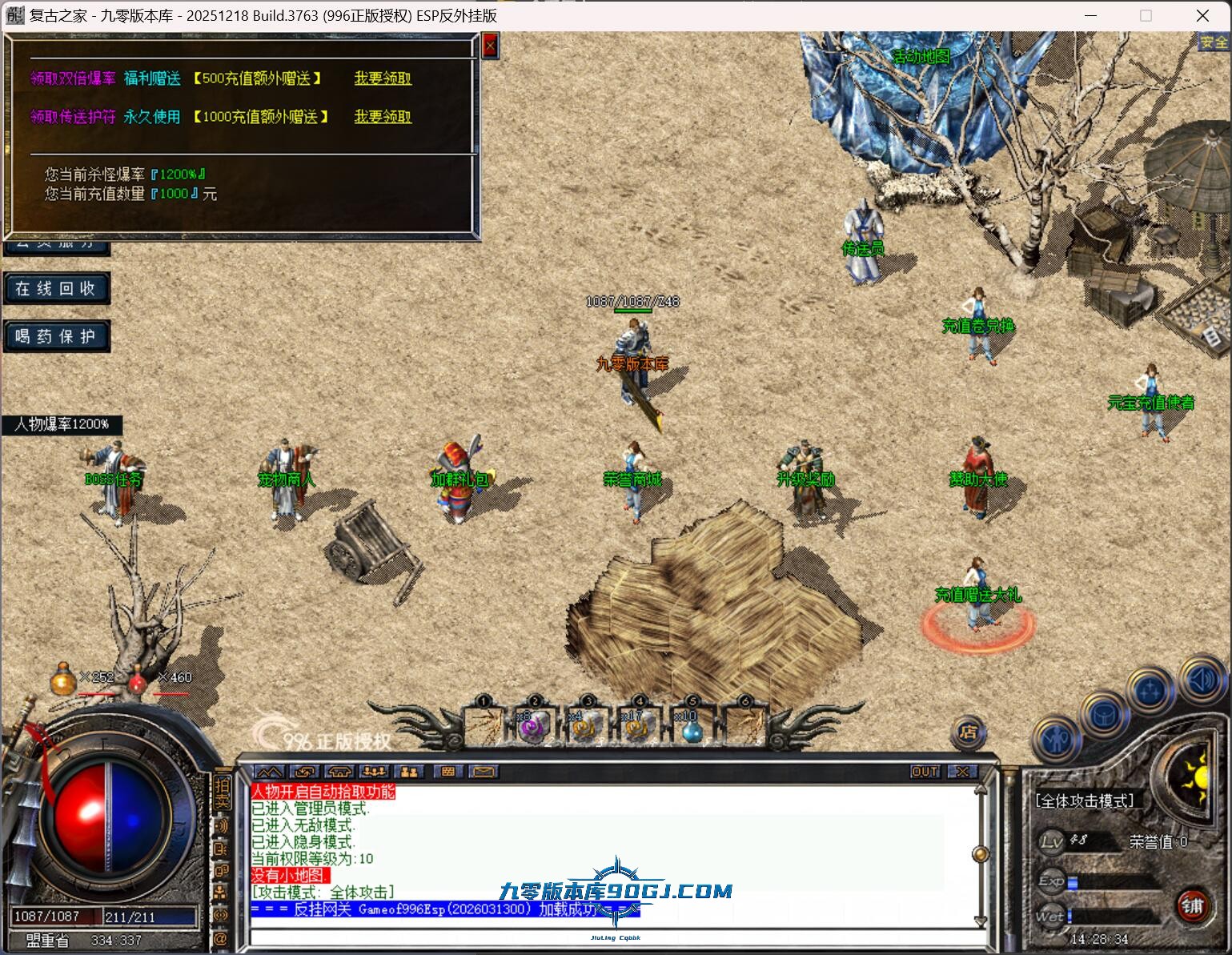Claim the 领取双倍爆率 reward link
This screenshot has width=1232, height=955.
coord(383,78)
